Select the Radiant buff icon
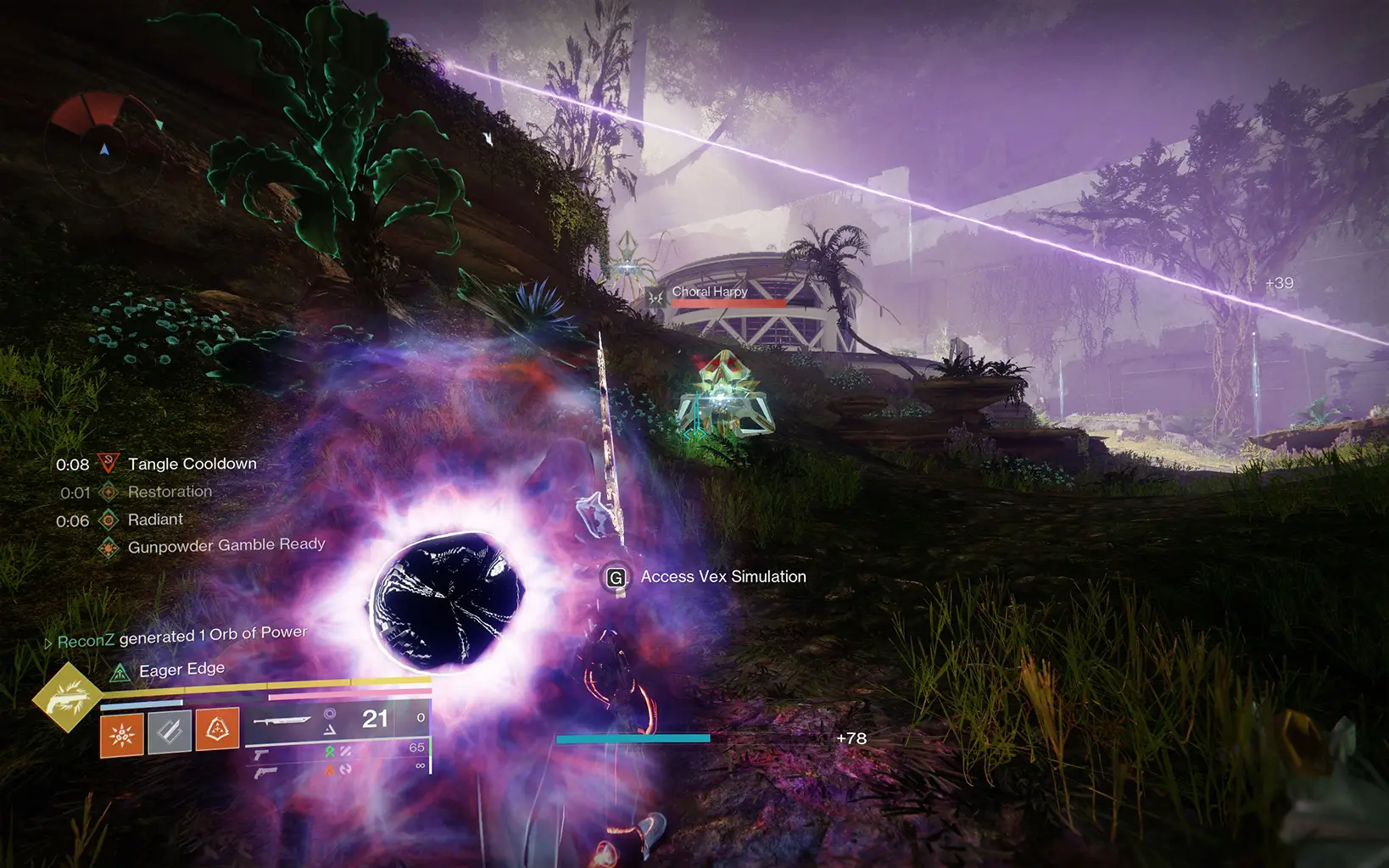1389x868 pixels. 108,520
